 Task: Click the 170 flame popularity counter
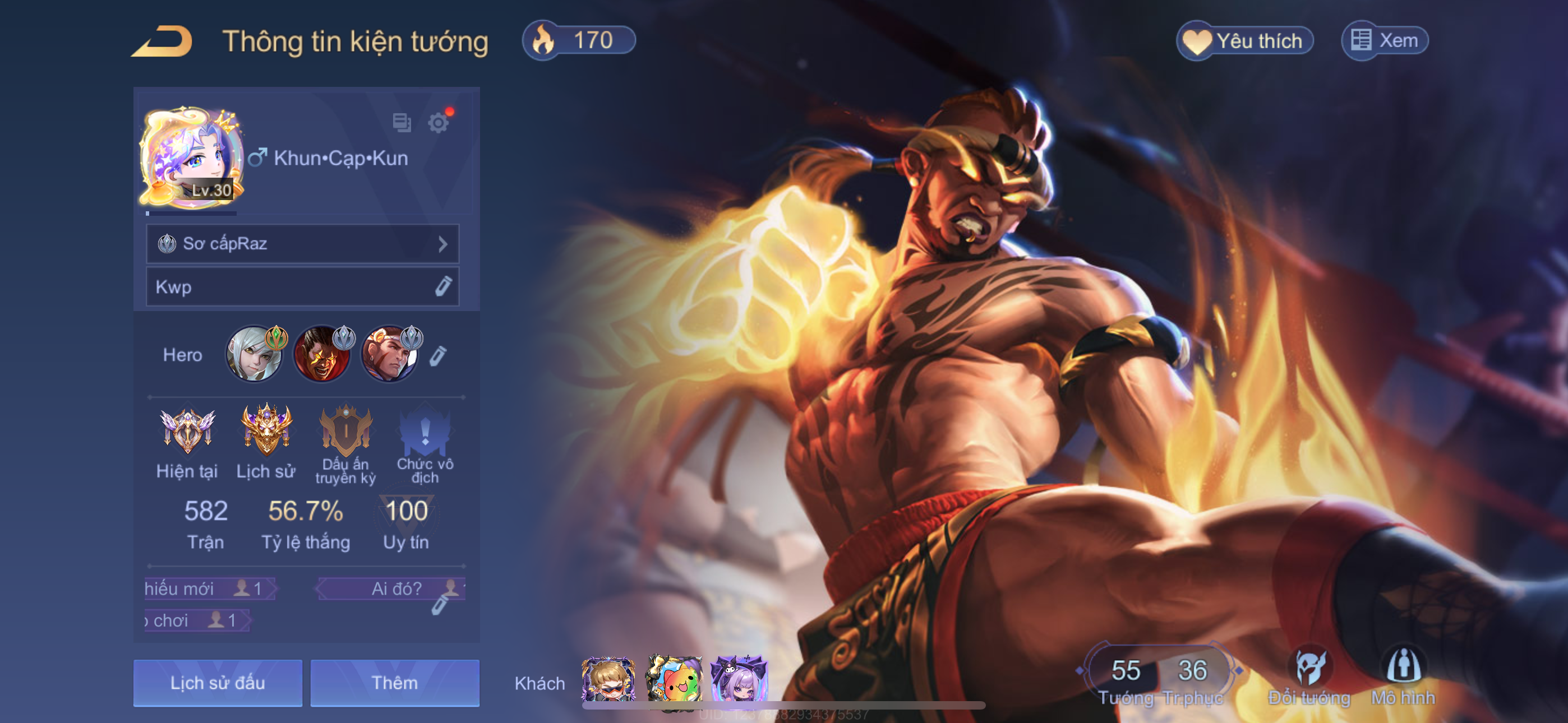click(x=579, y=41)
